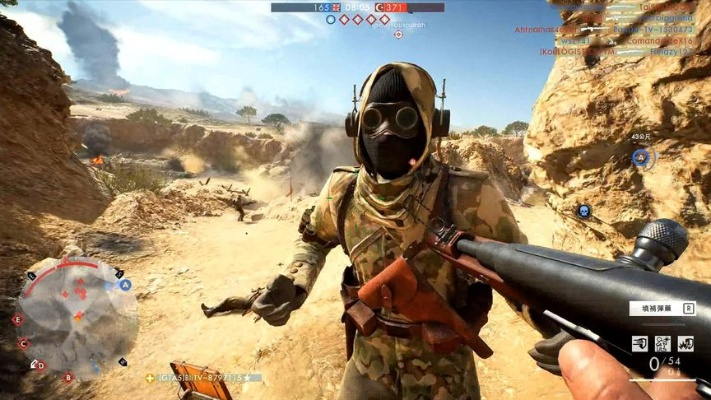711x400 pixels.
Task: Select the red C objective on minimap
Action: coord(24,343)
